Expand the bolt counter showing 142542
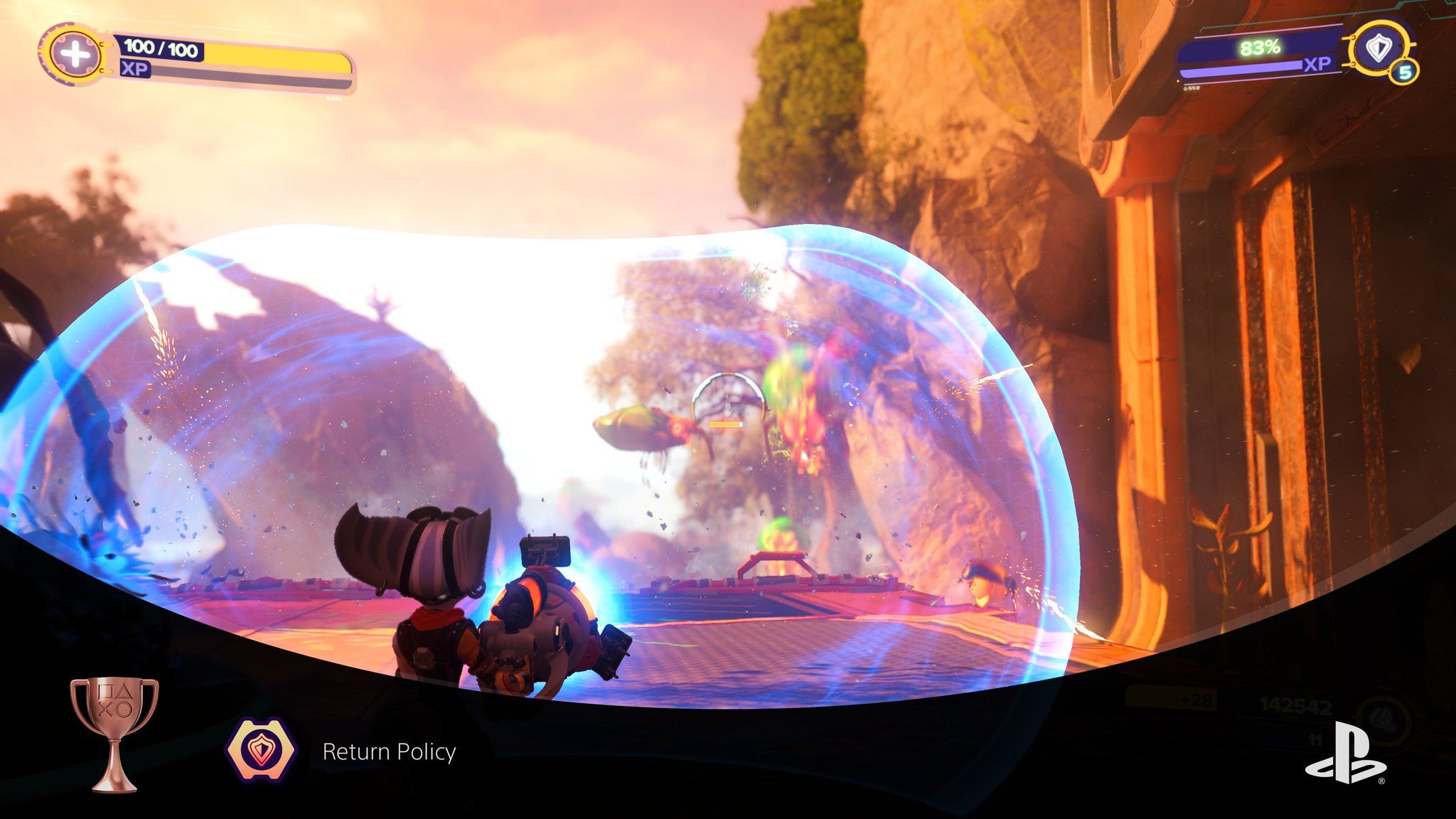The width and height of the screenshot is (1456, 819). click(1296, 705)
